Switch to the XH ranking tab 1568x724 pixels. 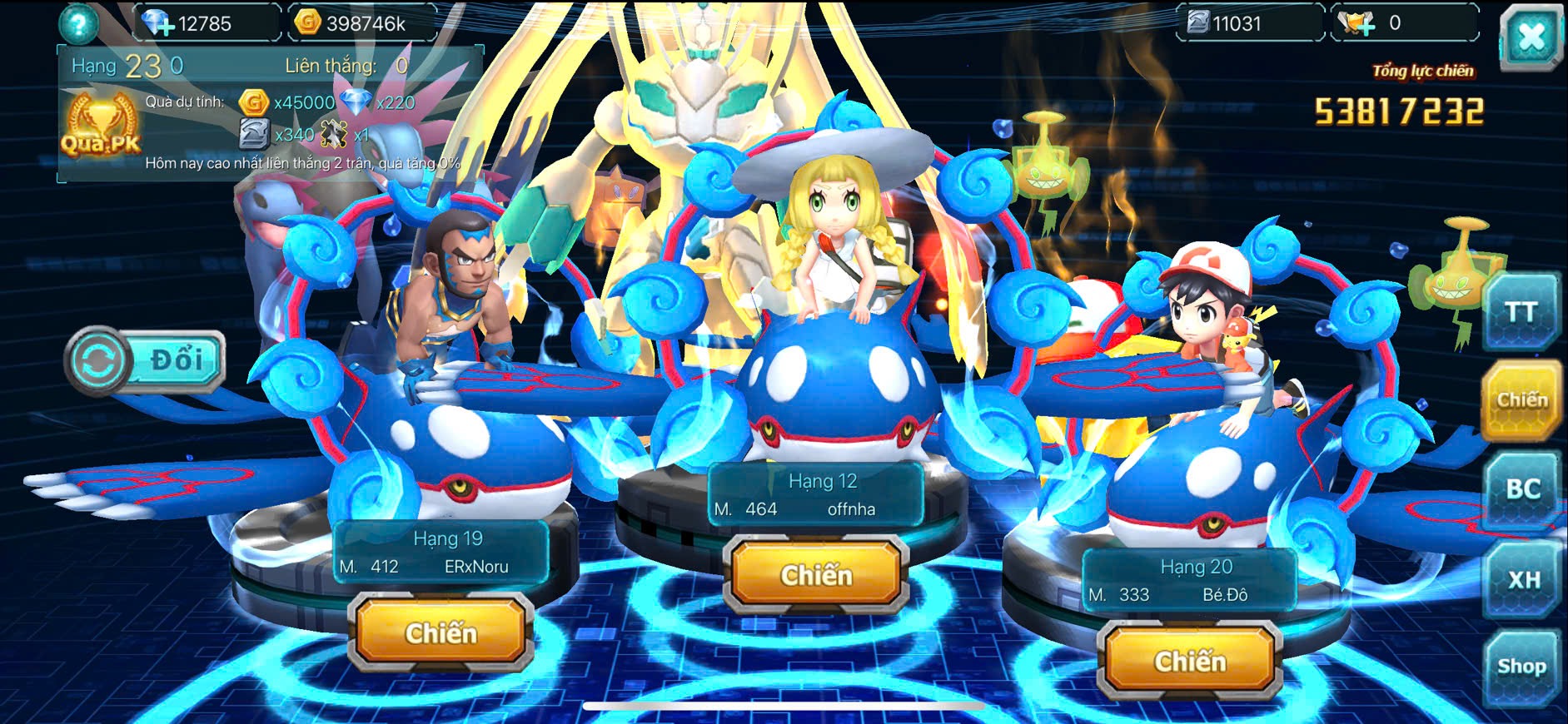tap(1523, 579)
